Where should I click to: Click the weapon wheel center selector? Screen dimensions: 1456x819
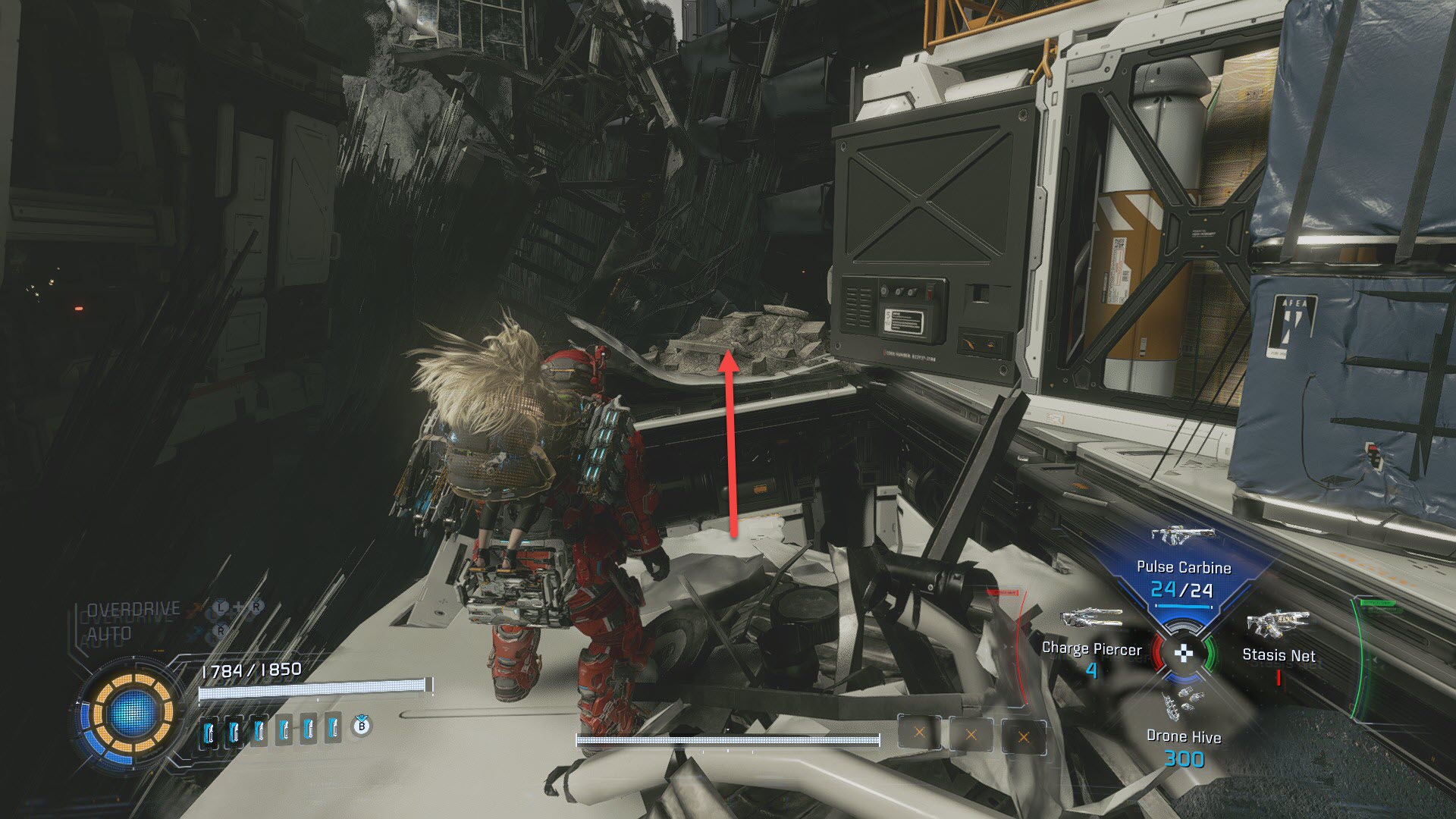click(1183, 652)
